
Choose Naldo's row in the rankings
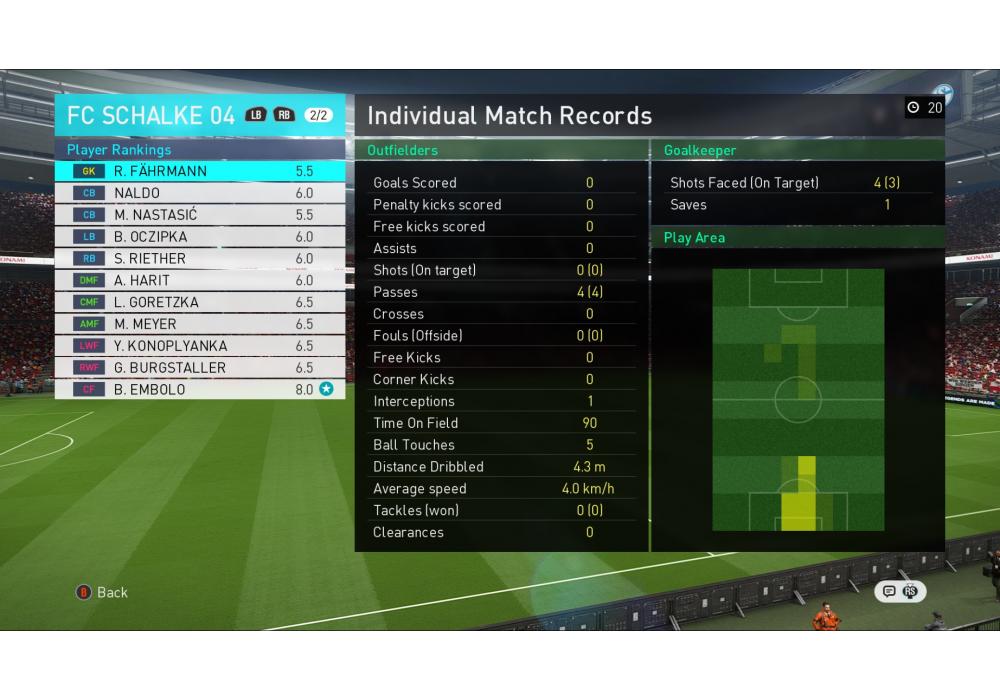200,193
